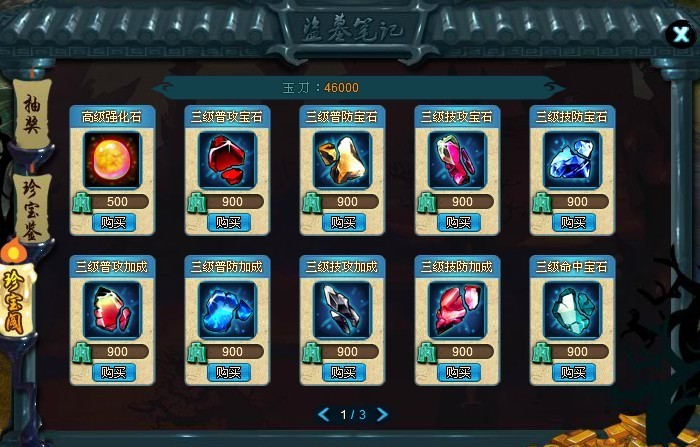This screenshot has width=700, height=447.
Task: Open the 珍宝鉴 tab
Action: click(x=29, y=205)
